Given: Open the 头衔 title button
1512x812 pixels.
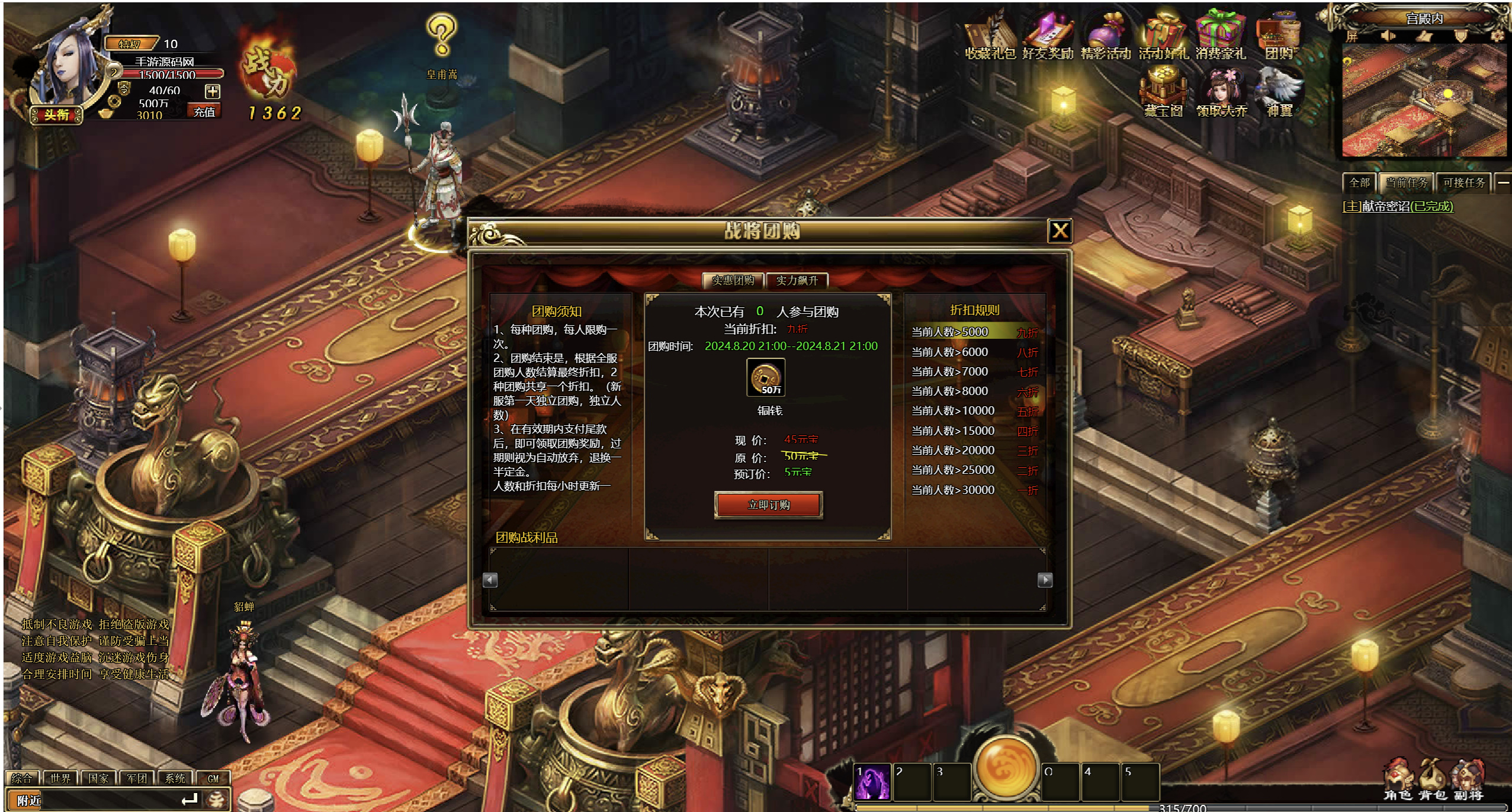Looking at the screenshot, I should [57, 114].
